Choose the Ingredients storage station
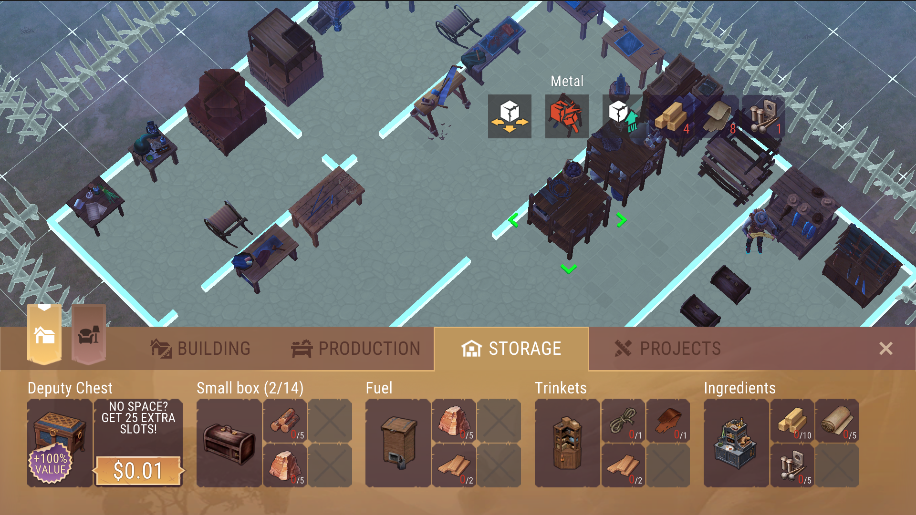 click(736, 443)
